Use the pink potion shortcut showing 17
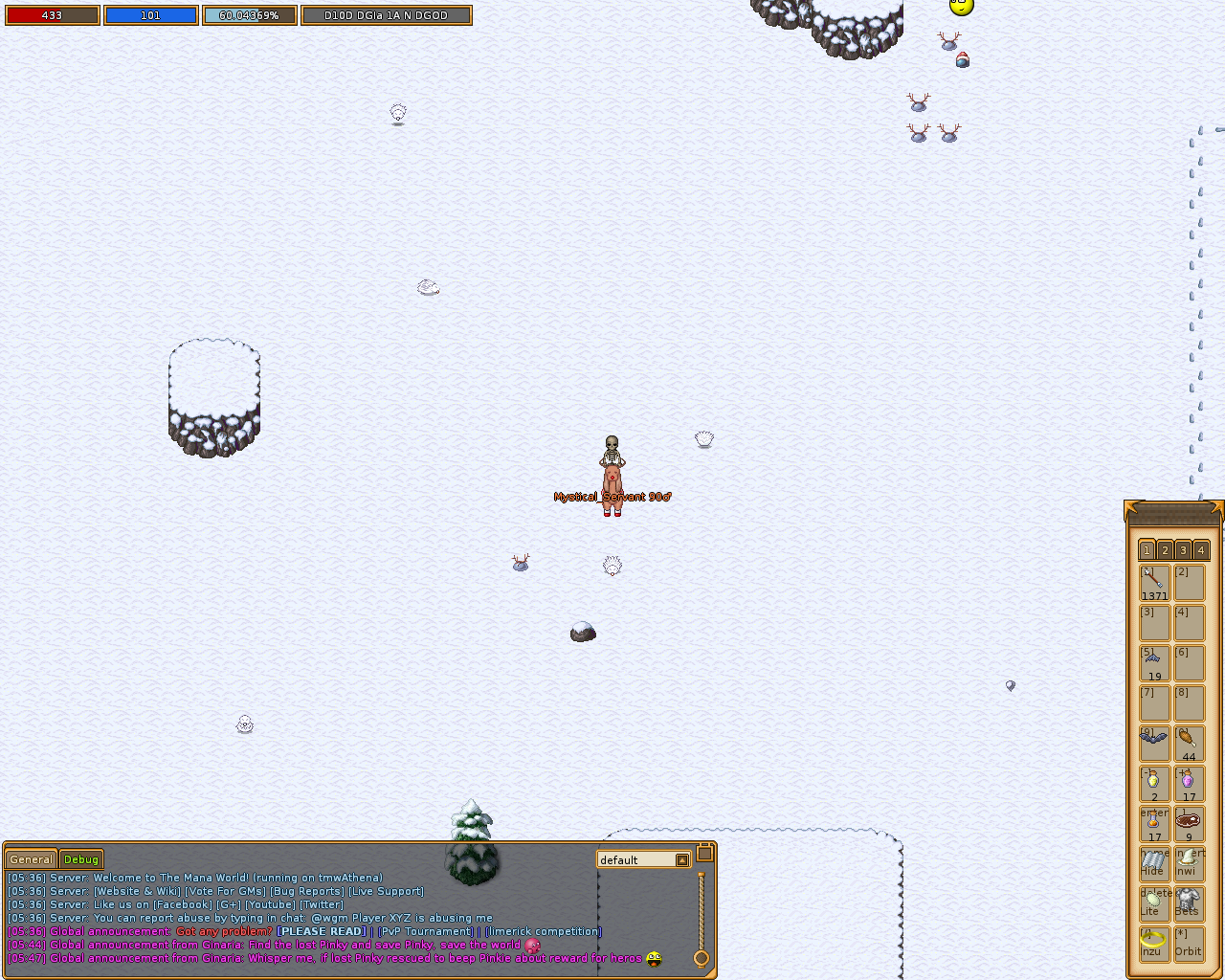The height and width of the screenshot is (980, 1225). pos(1189,783)
